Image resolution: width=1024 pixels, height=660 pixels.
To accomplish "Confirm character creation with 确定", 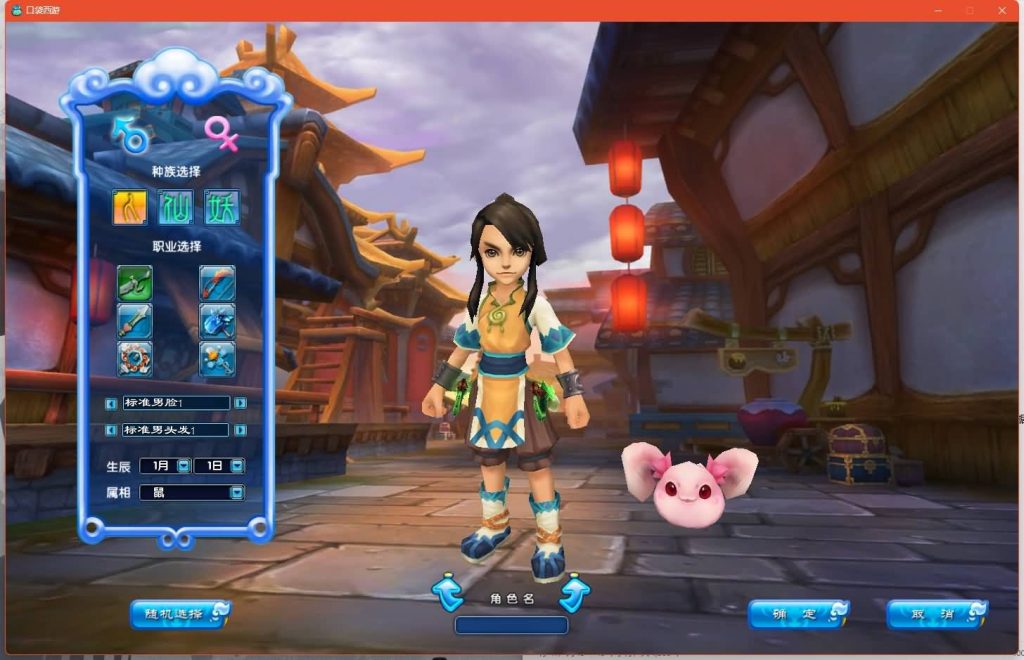I will click(798, 614).
